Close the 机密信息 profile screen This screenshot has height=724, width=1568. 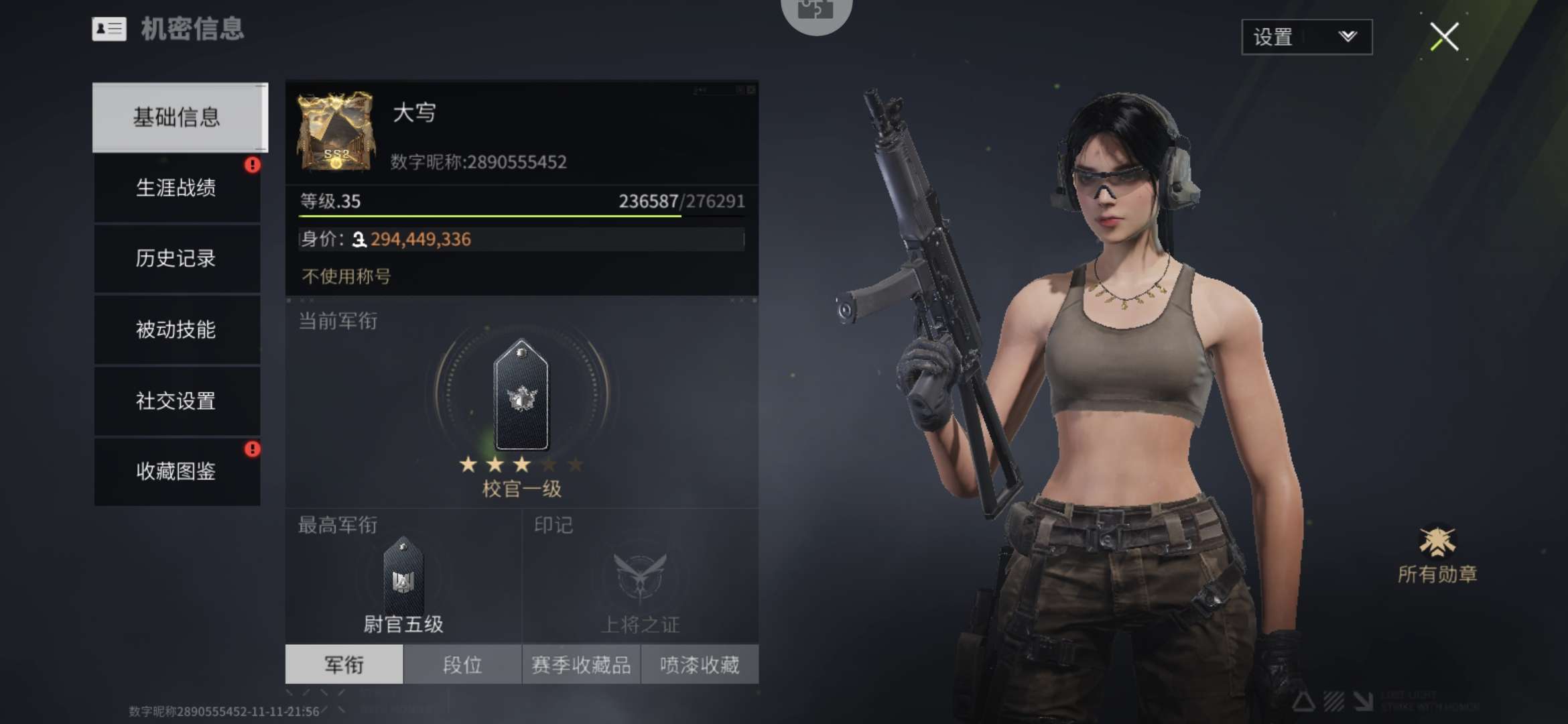(x=1444, y=37)
